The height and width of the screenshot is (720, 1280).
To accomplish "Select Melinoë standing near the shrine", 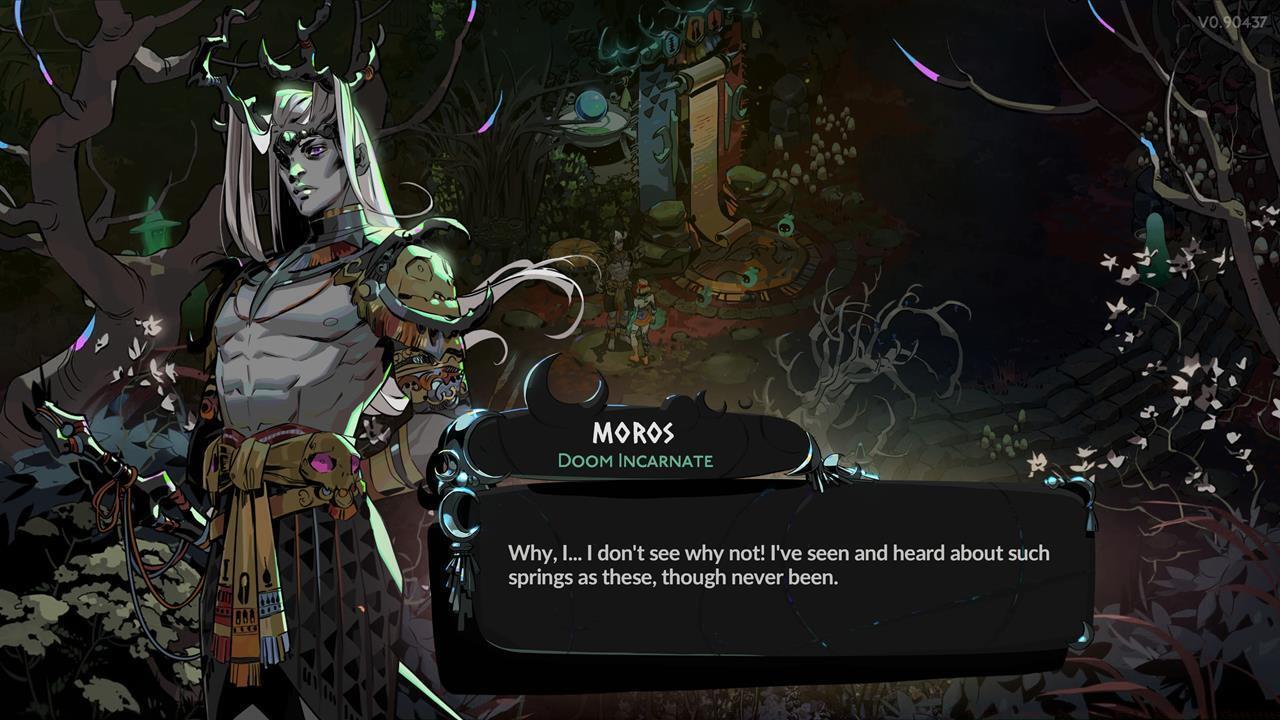I will [x=643, y=320].
